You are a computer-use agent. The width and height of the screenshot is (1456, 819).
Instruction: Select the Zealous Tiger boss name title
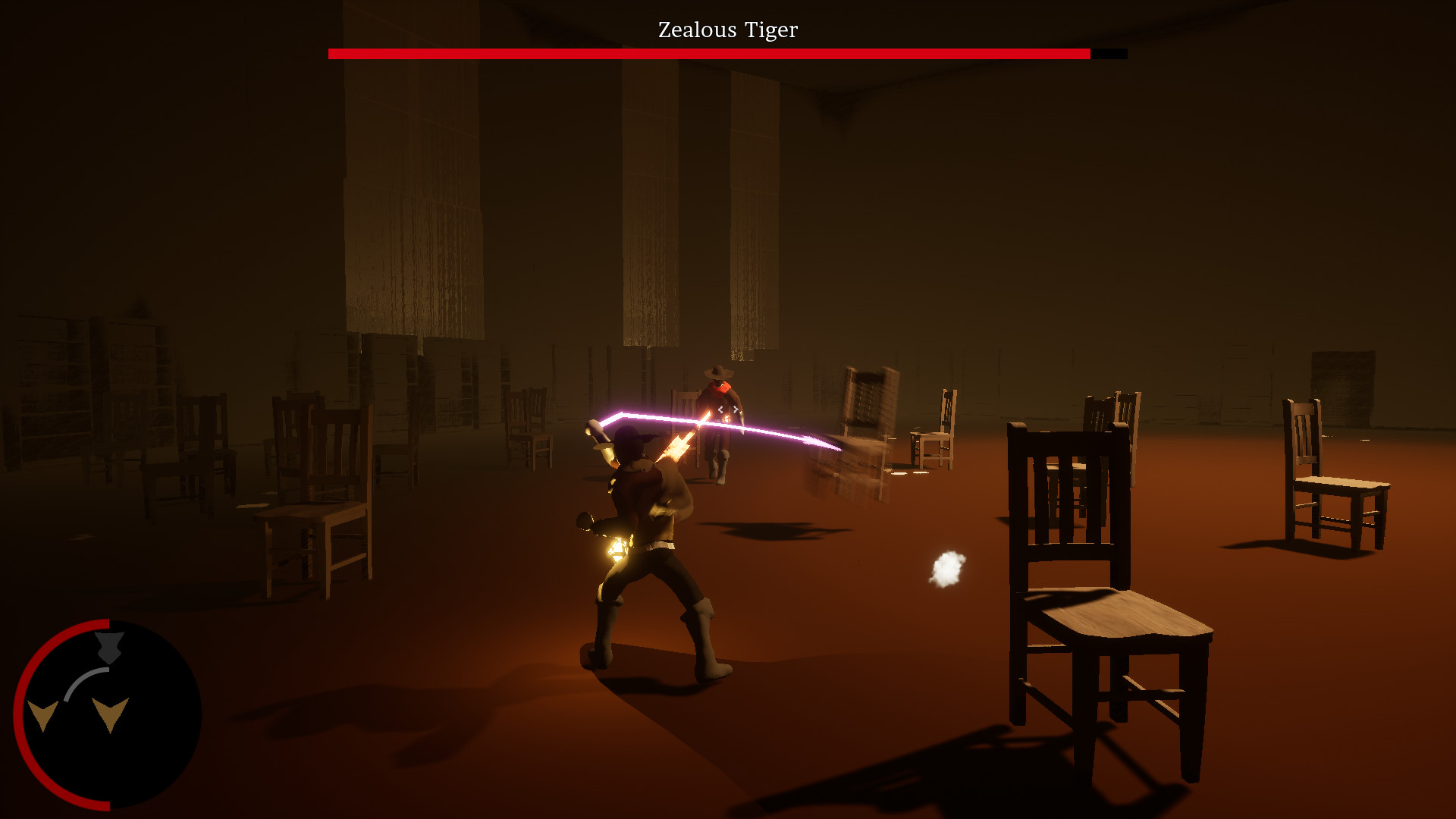(726, 30)
